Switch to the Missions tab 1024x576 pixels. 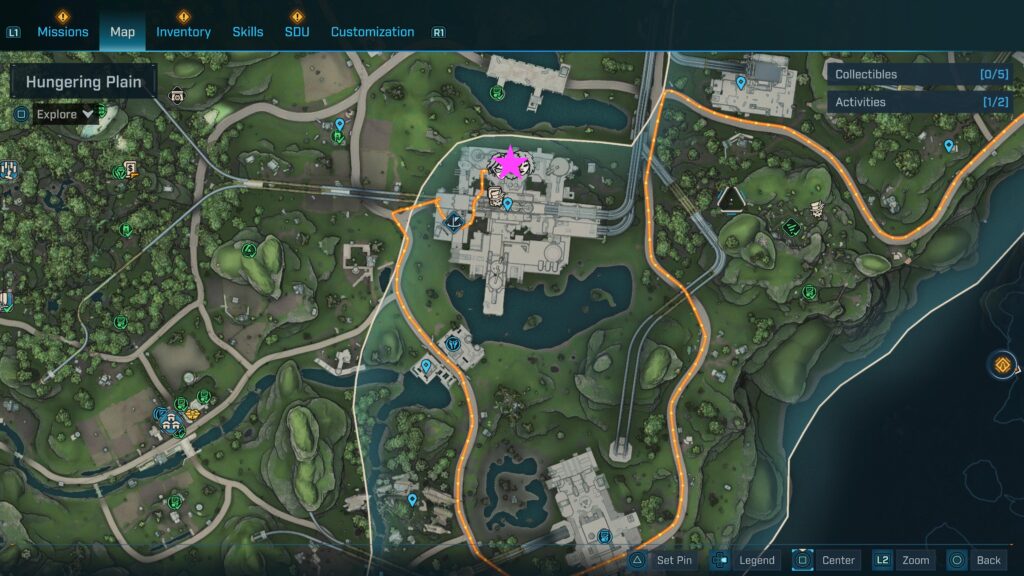pyautogui.click(x=63, y=32)
